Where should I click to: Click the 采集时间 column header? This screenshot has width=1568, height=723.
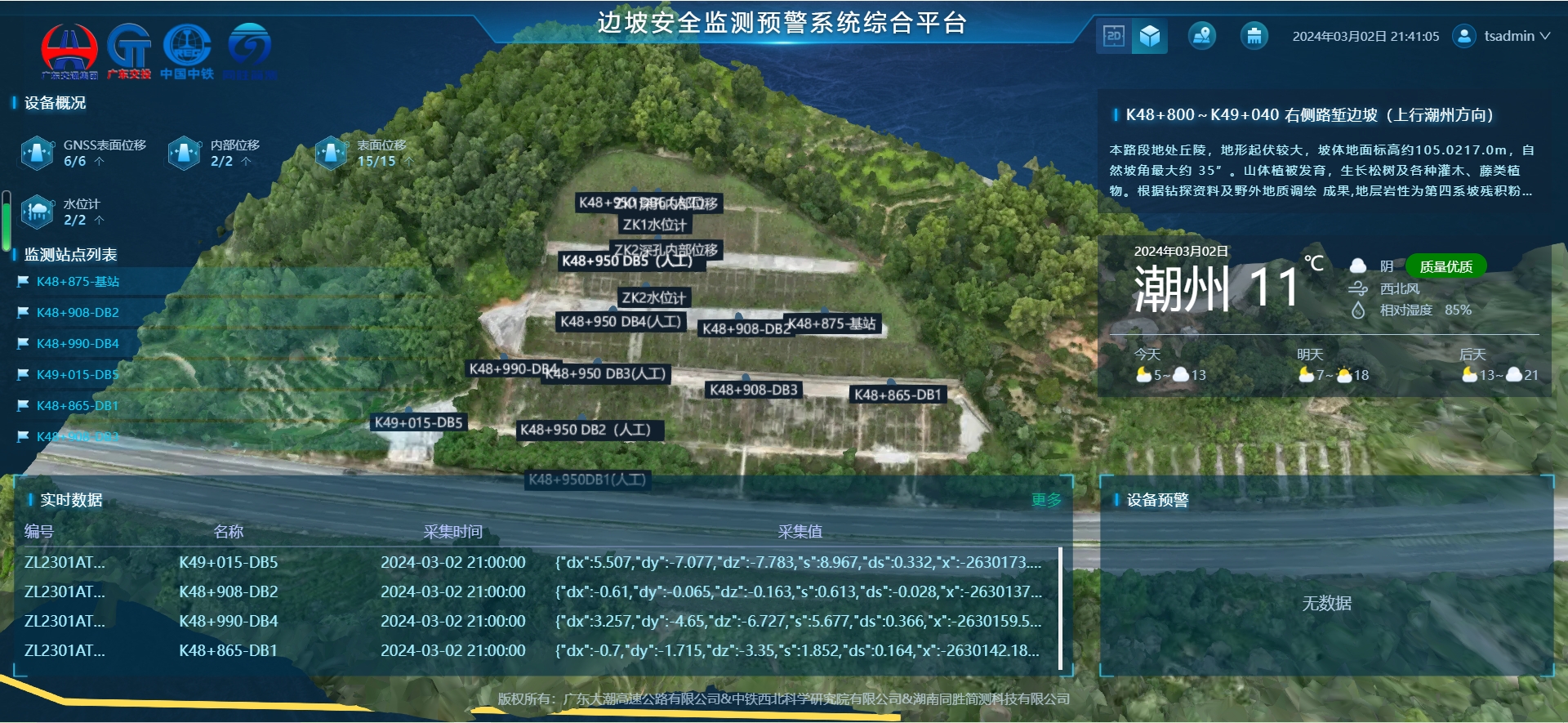pyautogui.click(x=452, y=532)
